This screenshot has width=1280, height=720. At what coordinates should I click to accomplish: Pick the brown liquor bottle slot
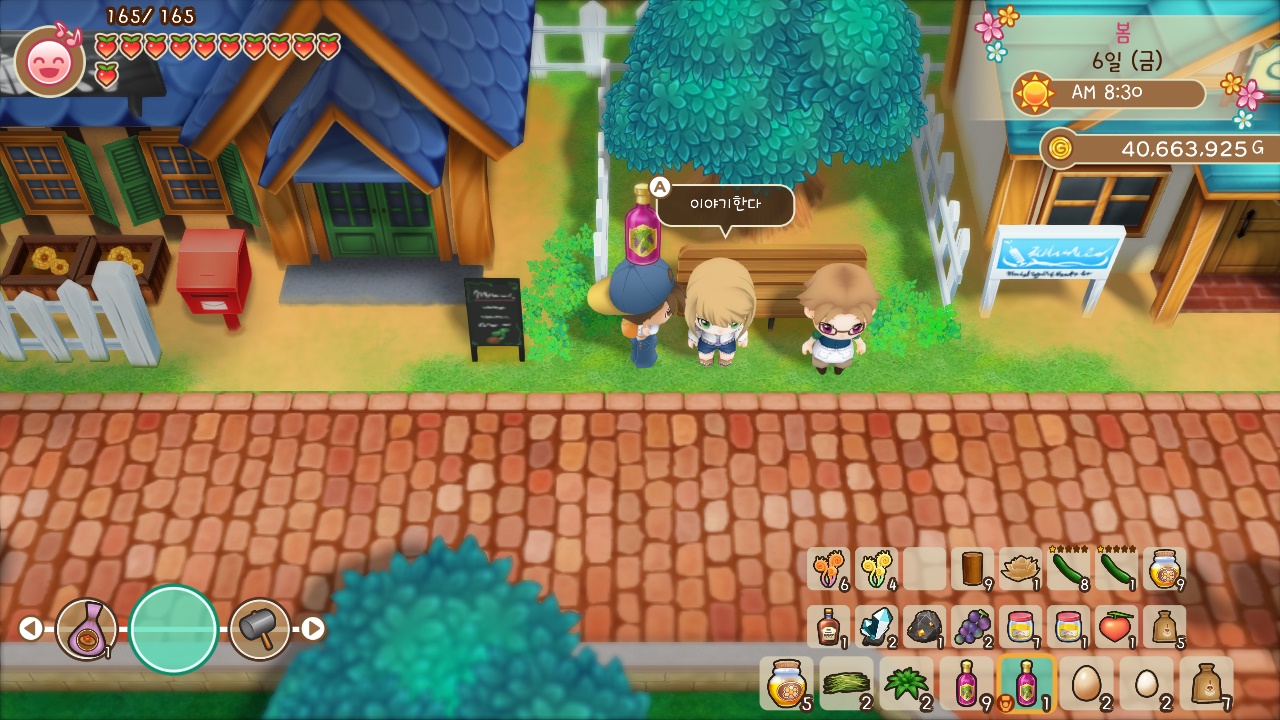(828, 627)
